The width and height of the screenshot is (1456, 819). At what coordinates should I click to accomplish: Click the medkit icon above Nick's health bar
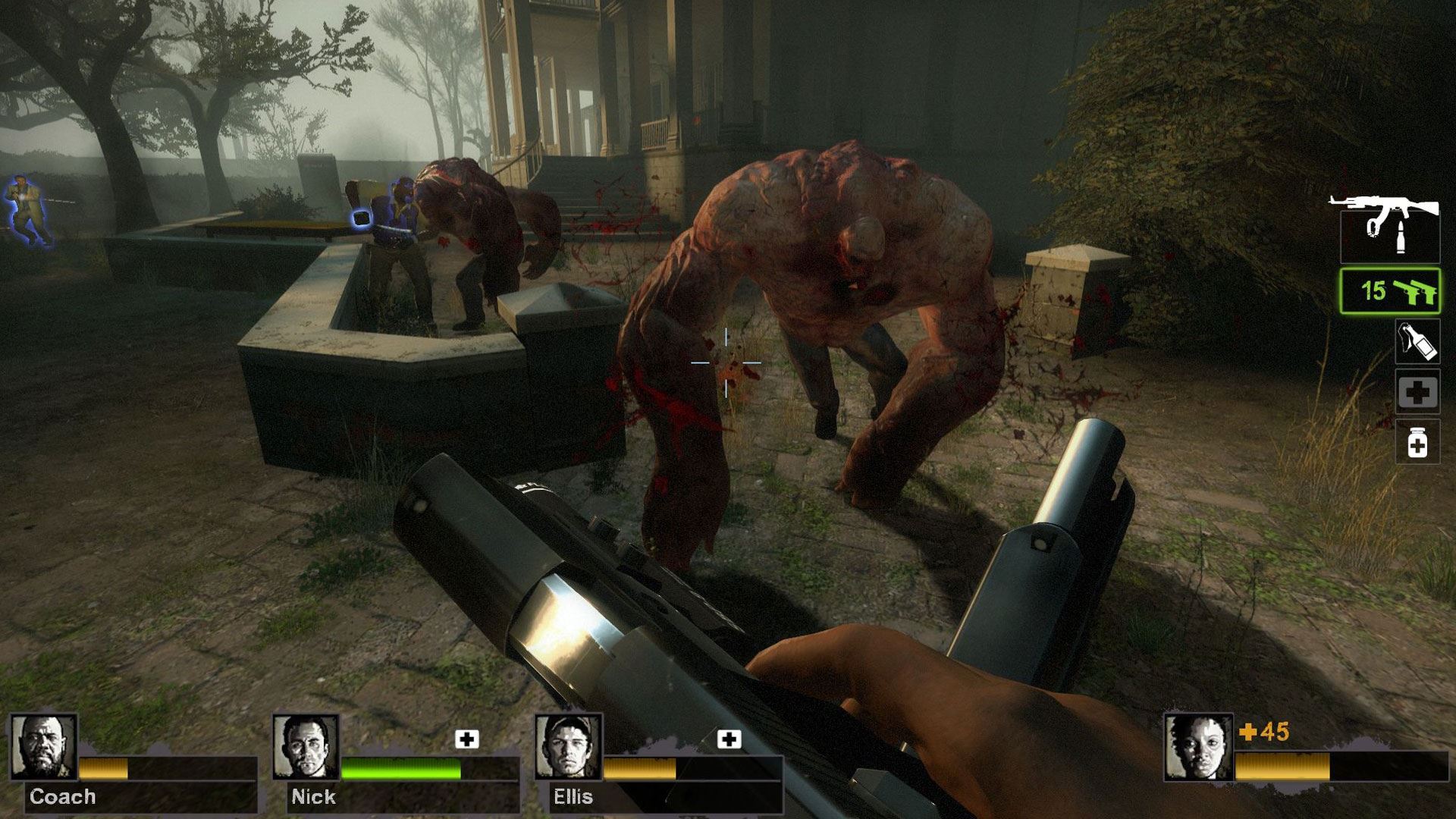(x=467, y=739)
